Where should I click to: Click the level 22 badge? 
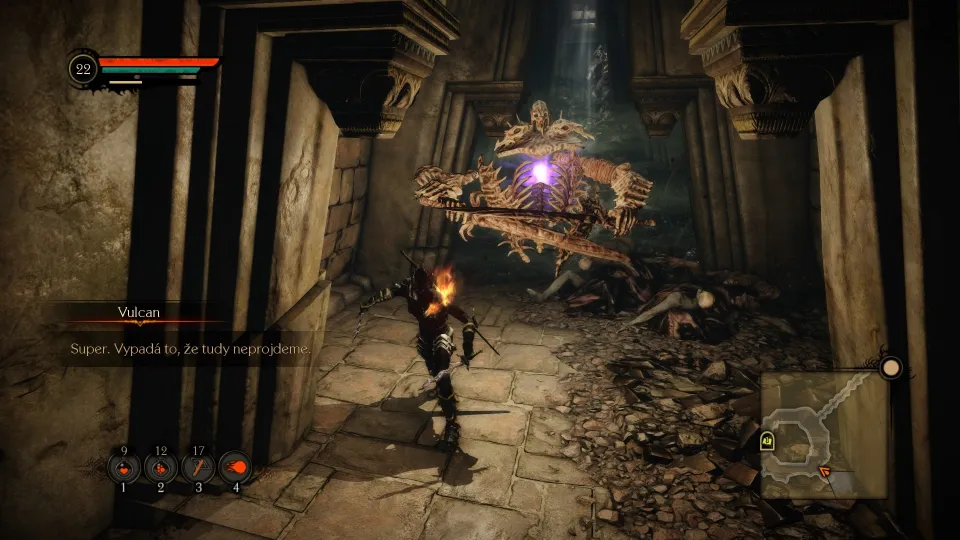coord(83,68)
